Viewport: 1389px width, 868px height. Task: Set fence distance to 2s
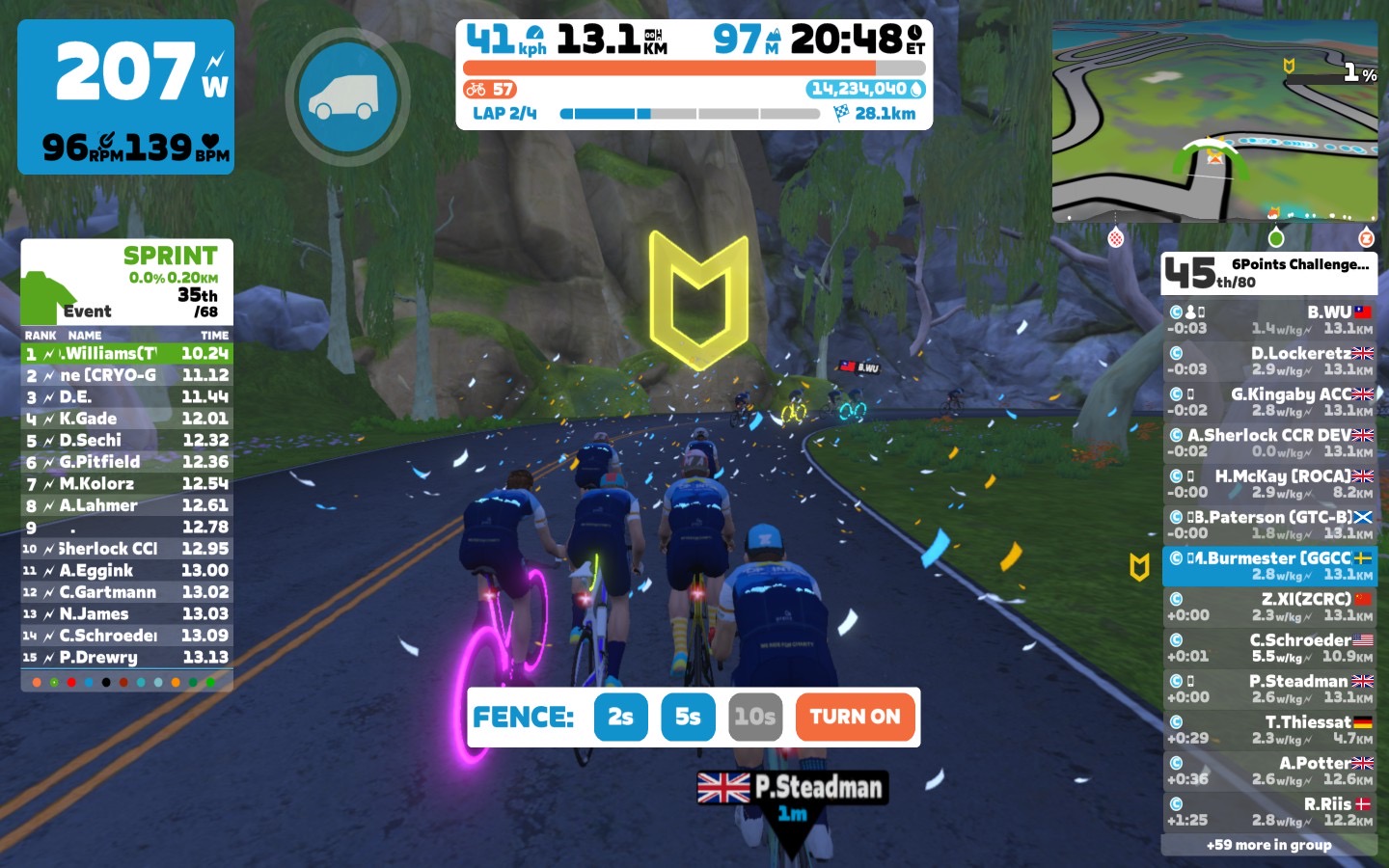click(x=620, y=717)
